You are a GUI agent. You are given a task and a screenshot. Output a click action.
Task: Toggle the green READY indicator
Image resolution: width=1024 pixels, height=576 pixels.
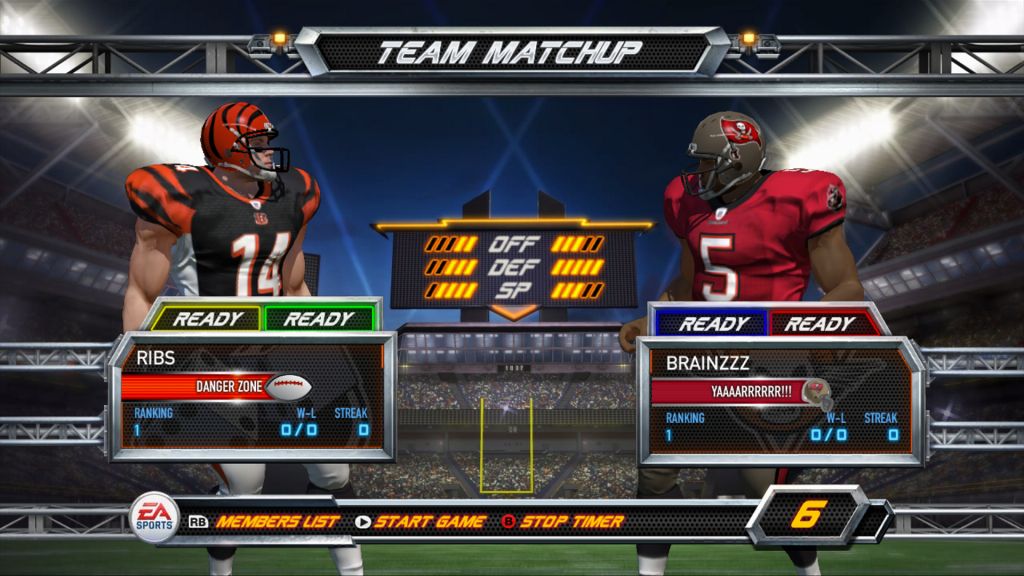(x=317, y=319)
